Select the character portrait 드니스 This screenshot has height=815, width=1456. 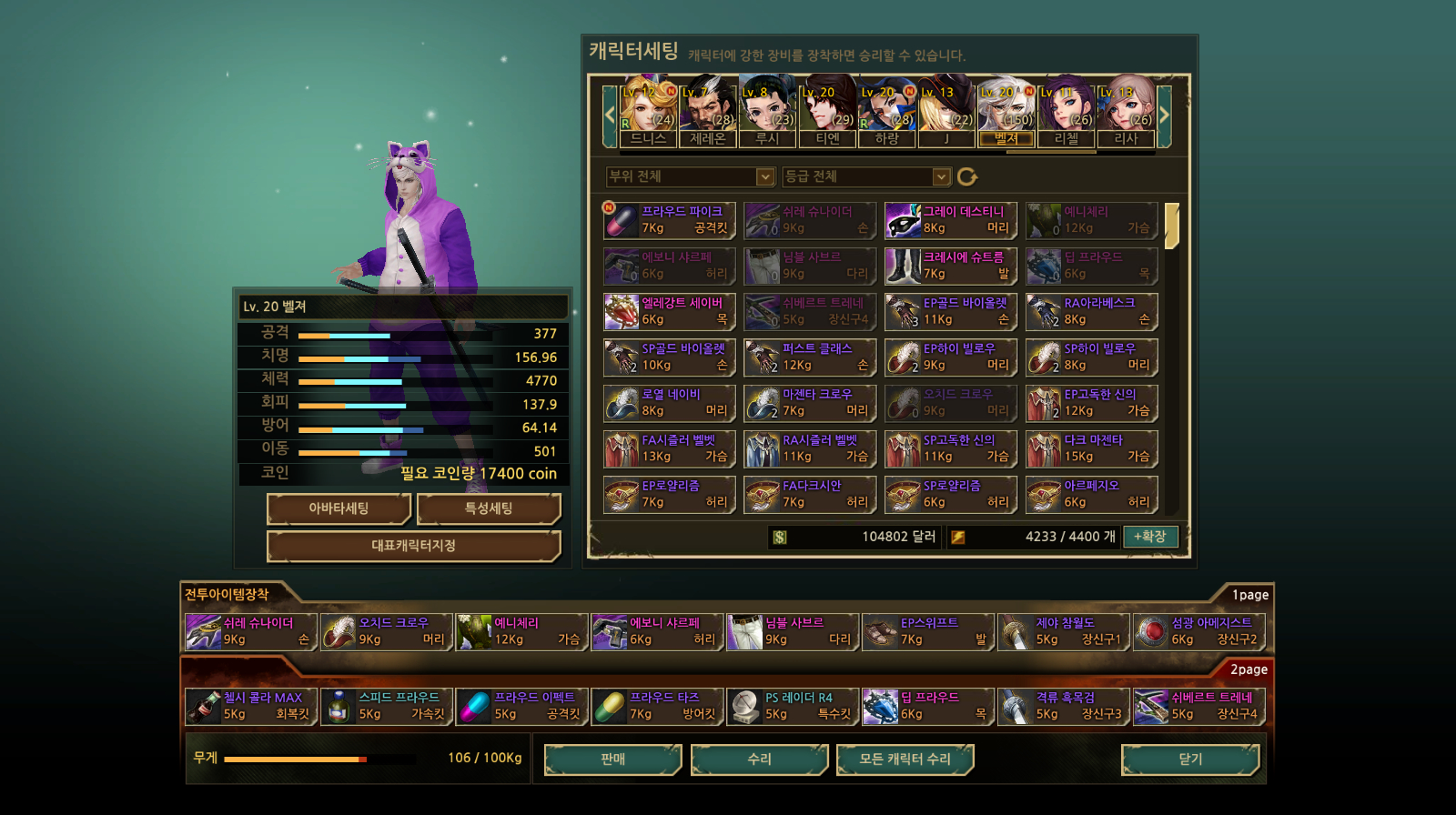pyautogui.click(x=649, y=113)
